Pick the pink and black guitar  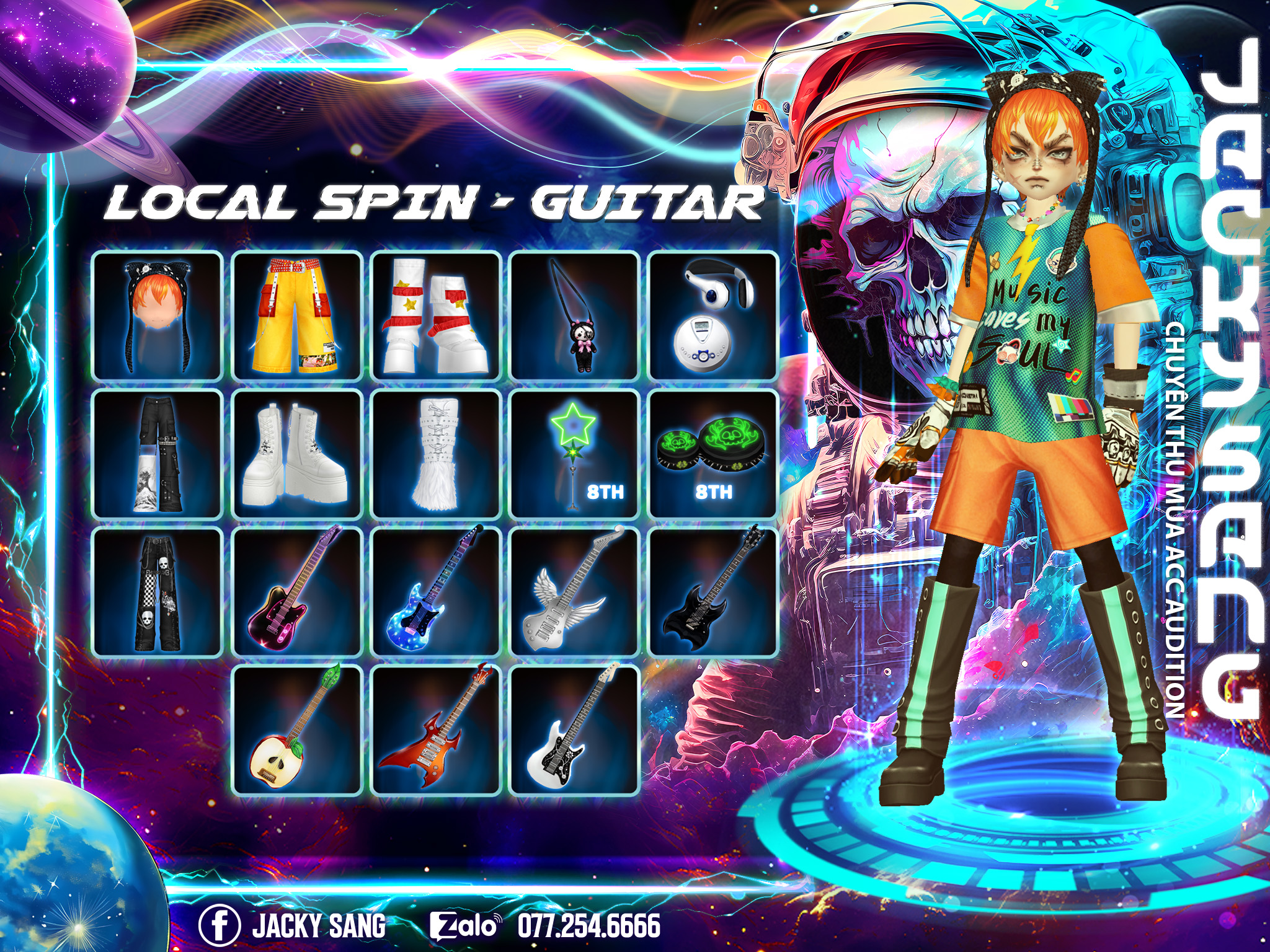[x=297, y=593]
